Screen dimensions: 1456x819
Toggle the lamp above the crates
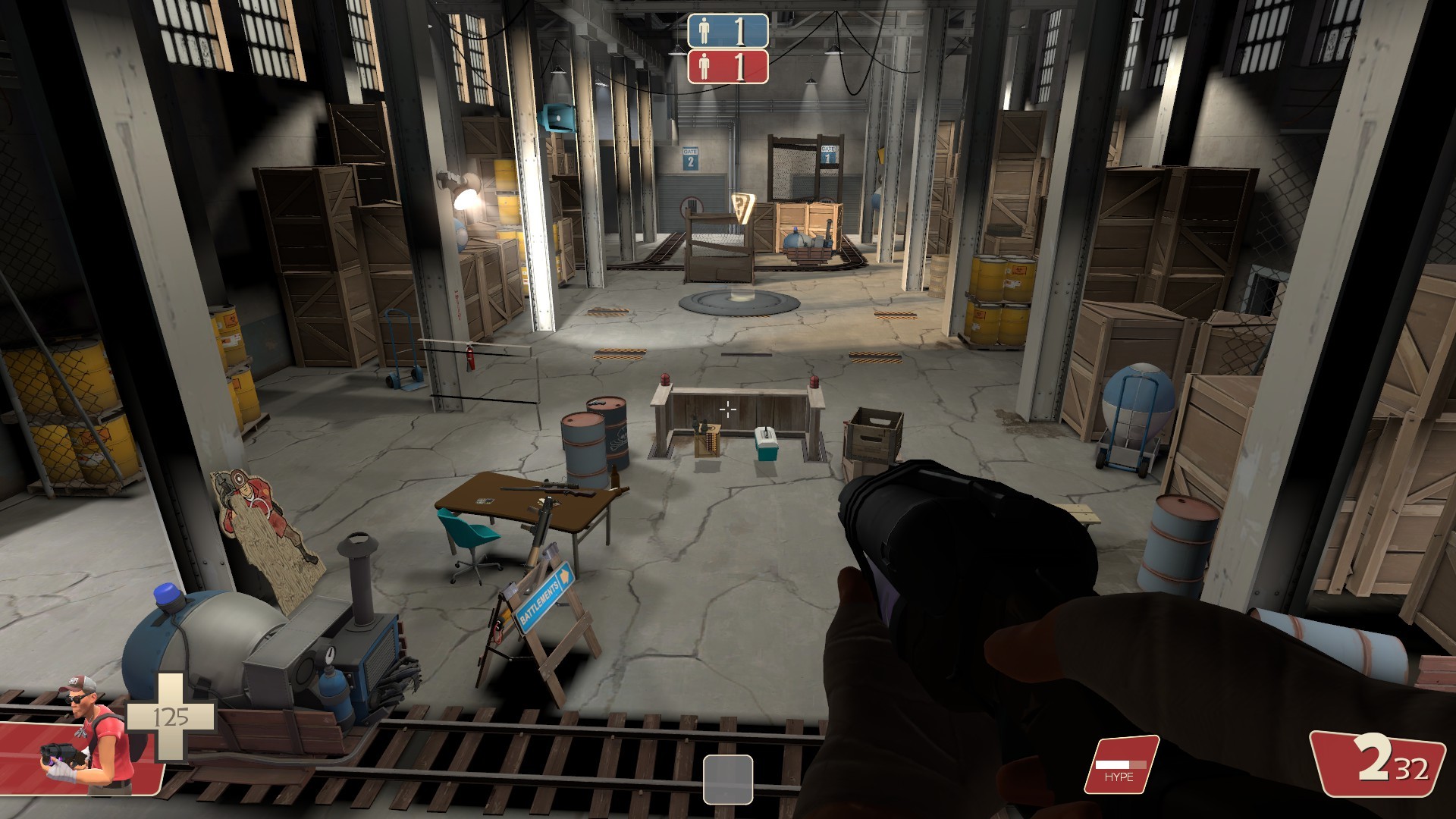468,200
